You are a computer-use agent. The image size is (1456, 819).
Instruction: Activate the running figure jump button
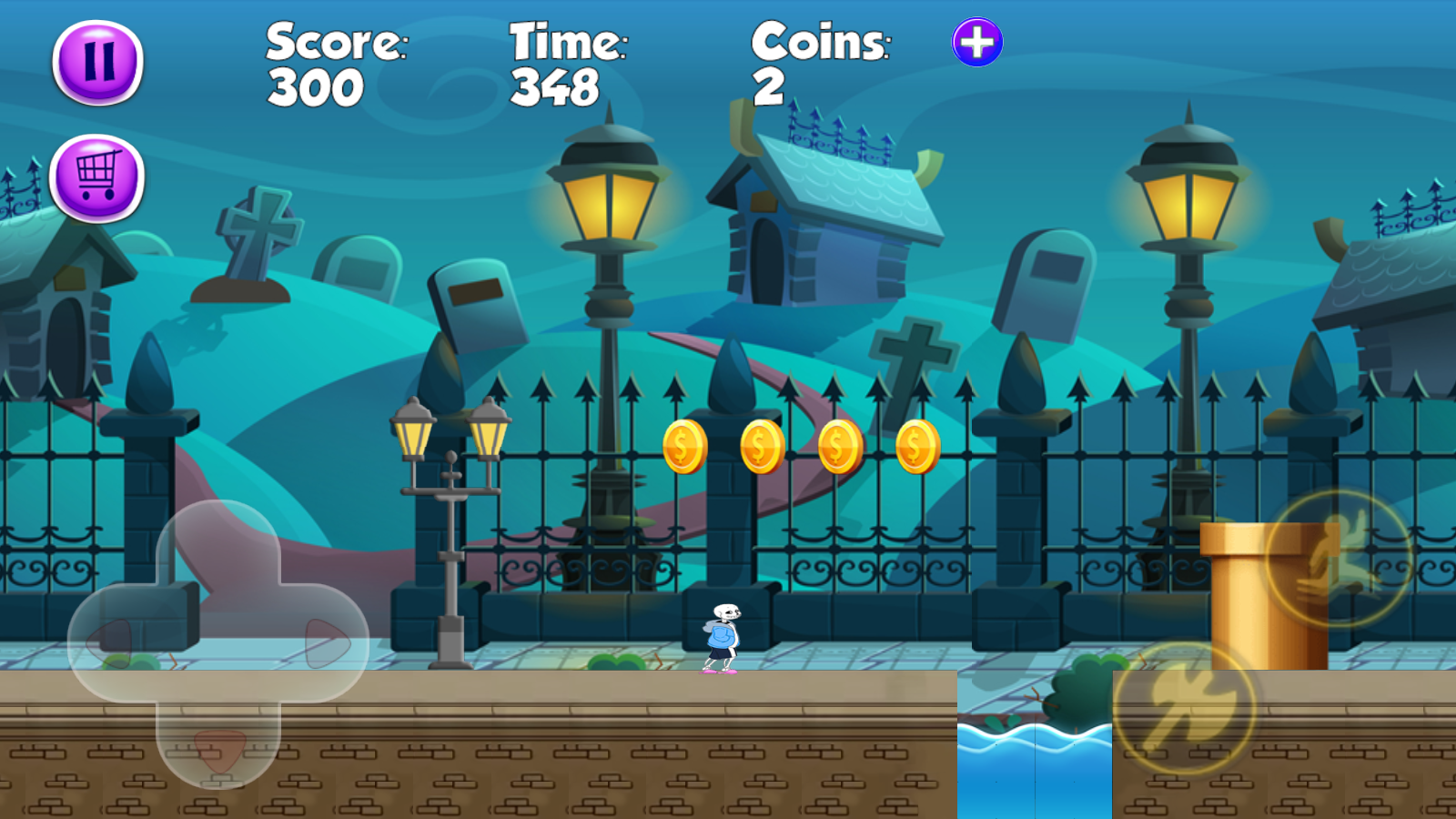point(1338,557)
